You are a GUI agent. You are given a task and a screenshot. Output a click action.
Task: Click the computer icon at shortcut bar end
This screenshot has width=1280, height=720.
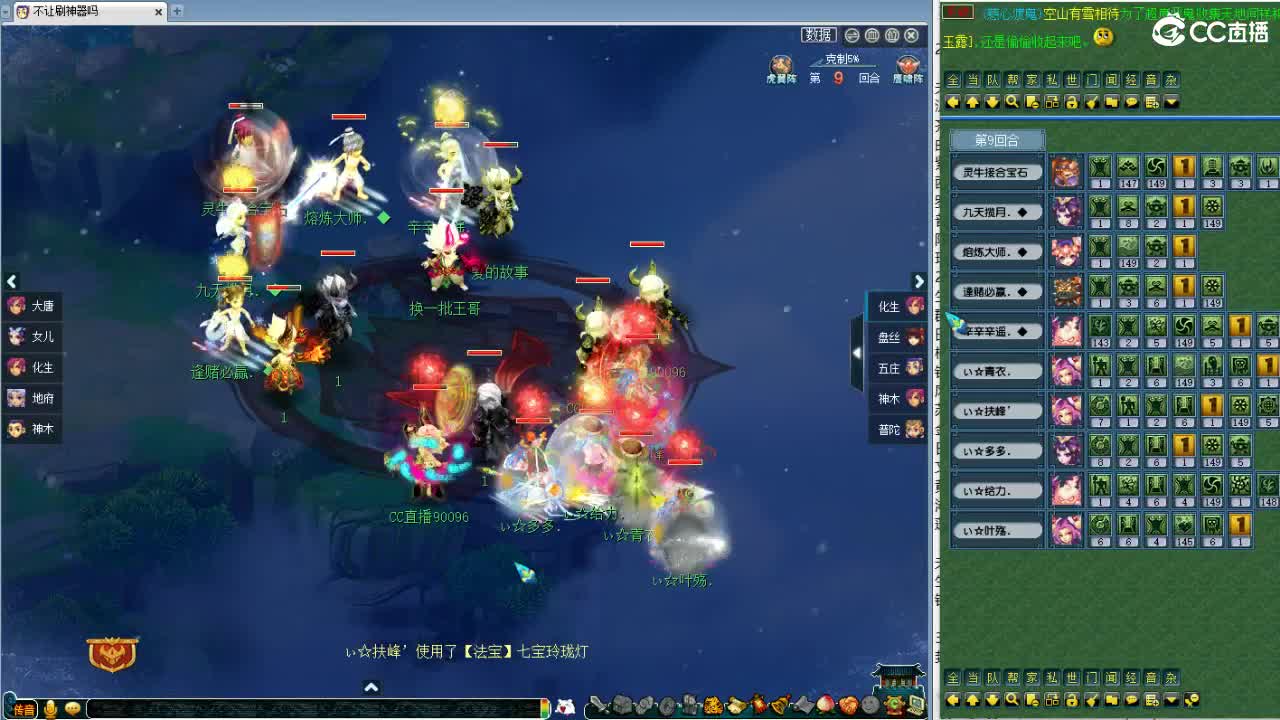pos(916,707)
